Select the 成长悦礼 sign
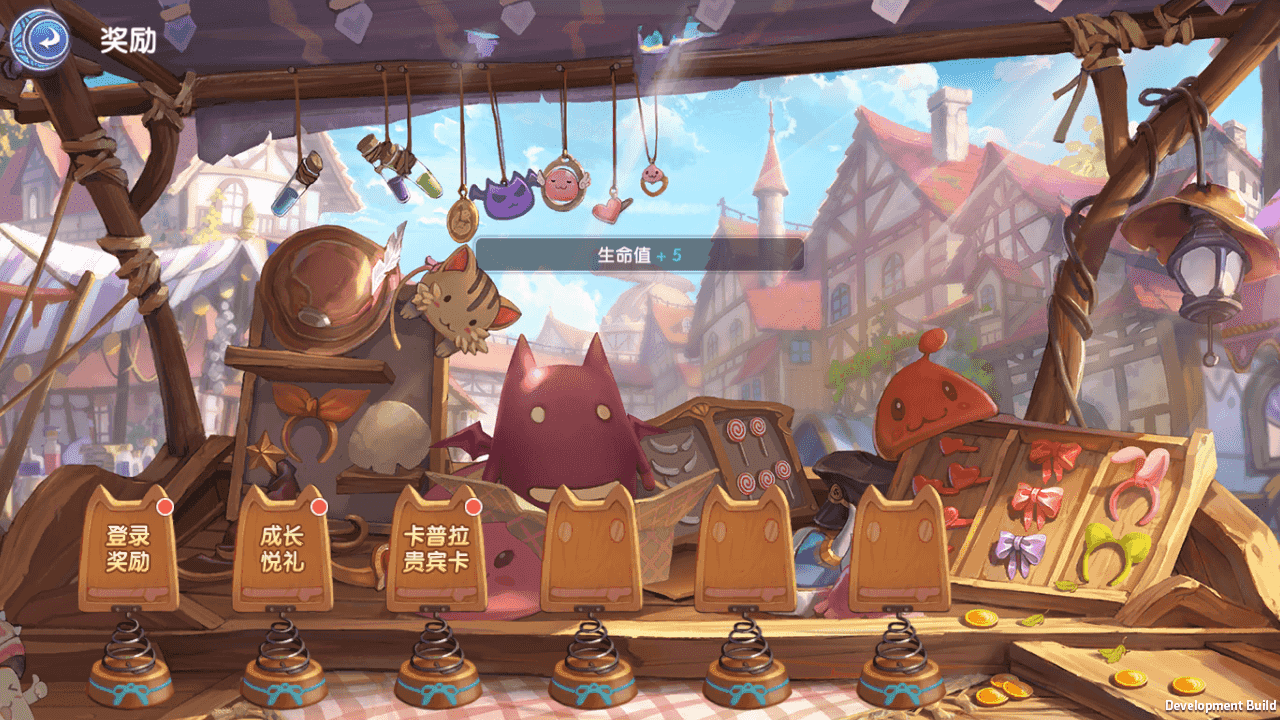This screenshot has width=1280, height=720. tap(282, 550)
